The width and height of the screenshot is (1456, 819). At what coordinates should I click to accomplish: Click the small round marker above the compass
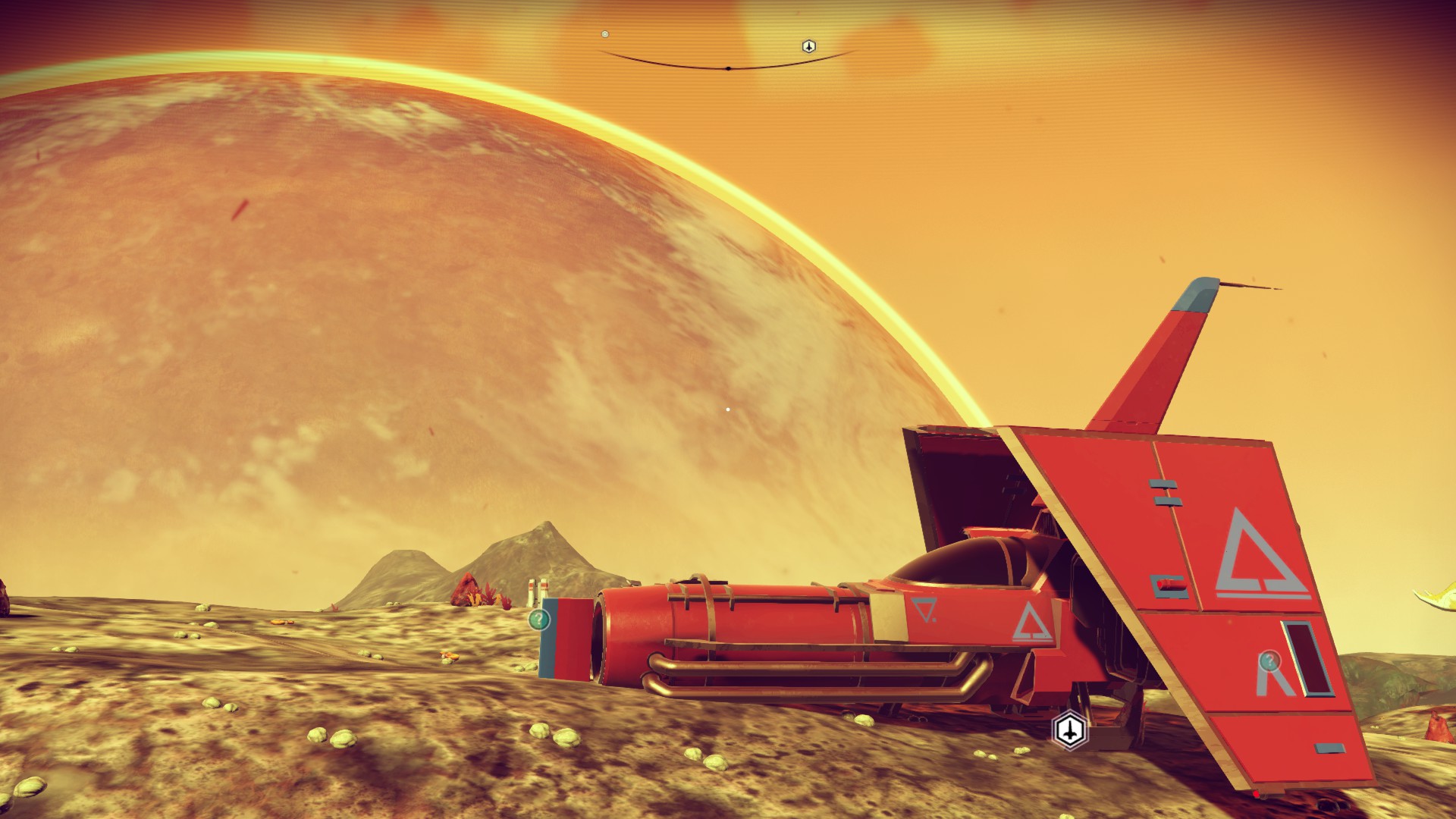(x=605, y=34)
